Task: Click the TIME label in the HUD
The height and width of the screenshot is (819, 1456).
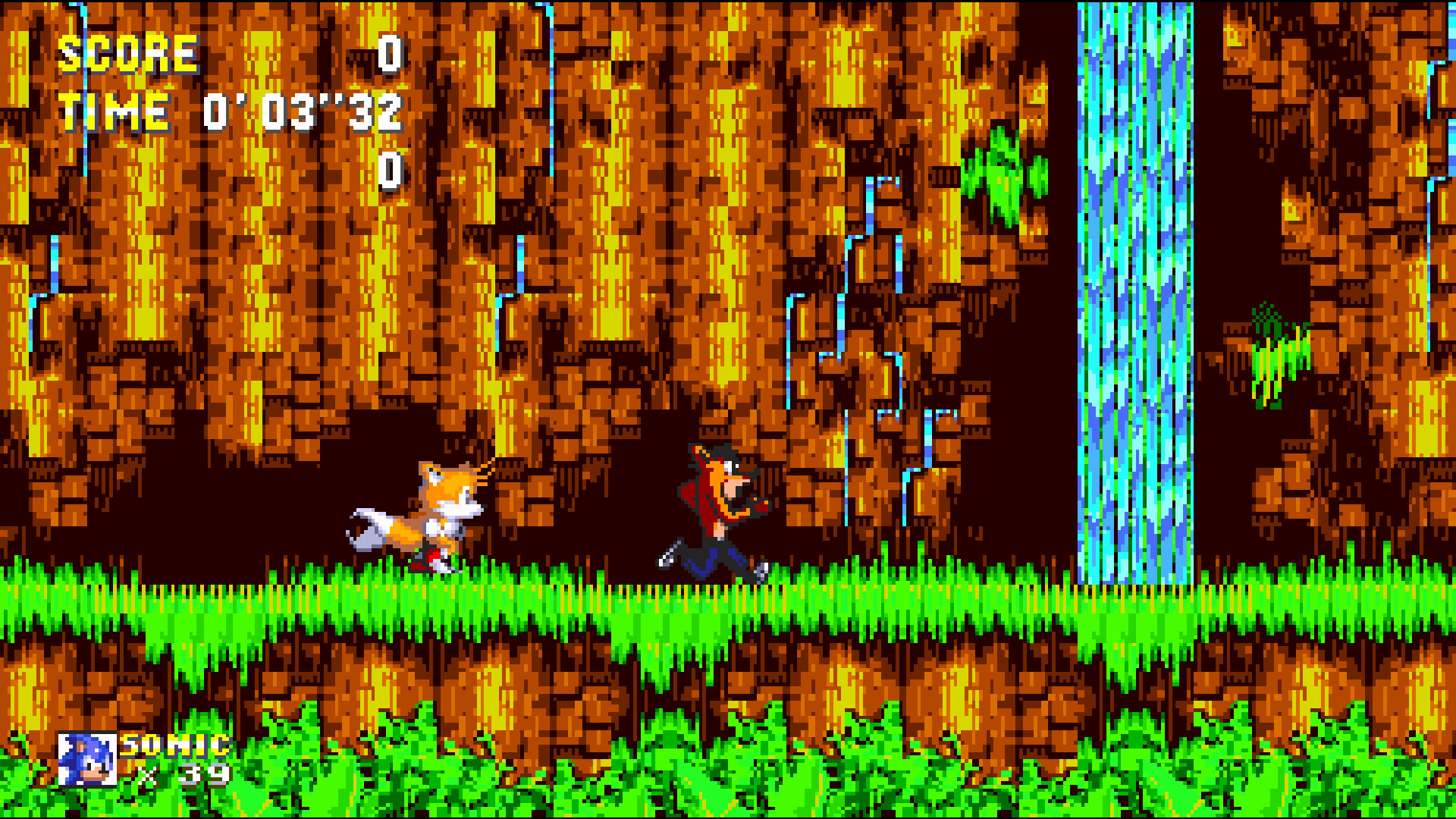Action: click(x=114, y=112)
